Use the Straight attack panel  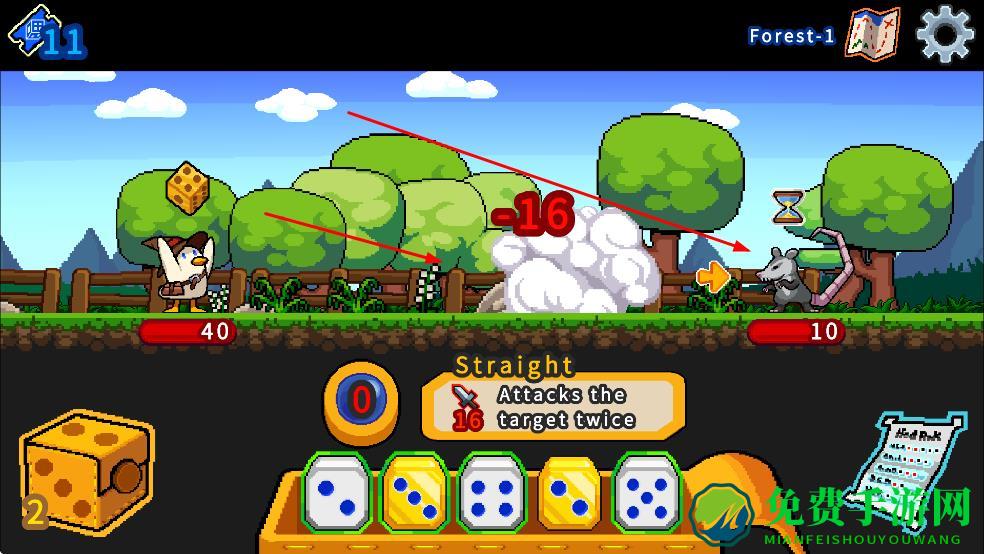click(x=553, y=406)
